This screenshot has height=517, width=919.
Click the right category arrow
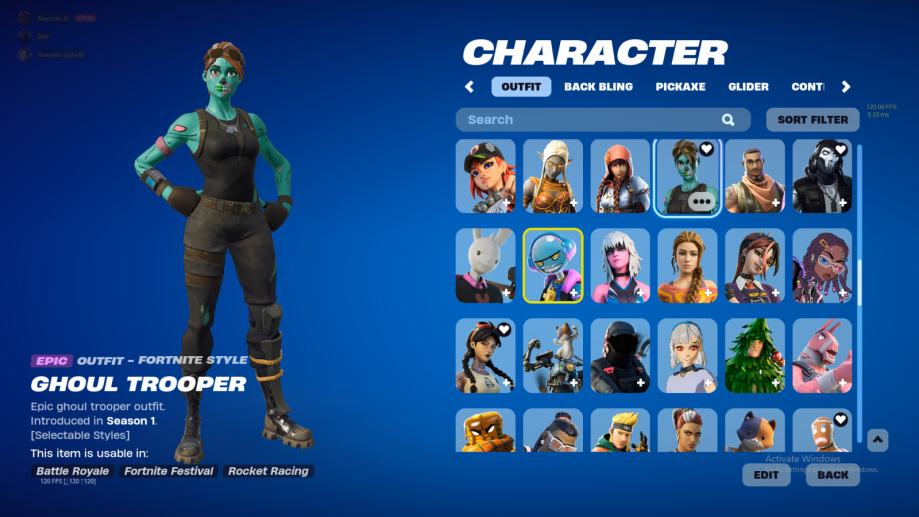[x=846, y=87]
